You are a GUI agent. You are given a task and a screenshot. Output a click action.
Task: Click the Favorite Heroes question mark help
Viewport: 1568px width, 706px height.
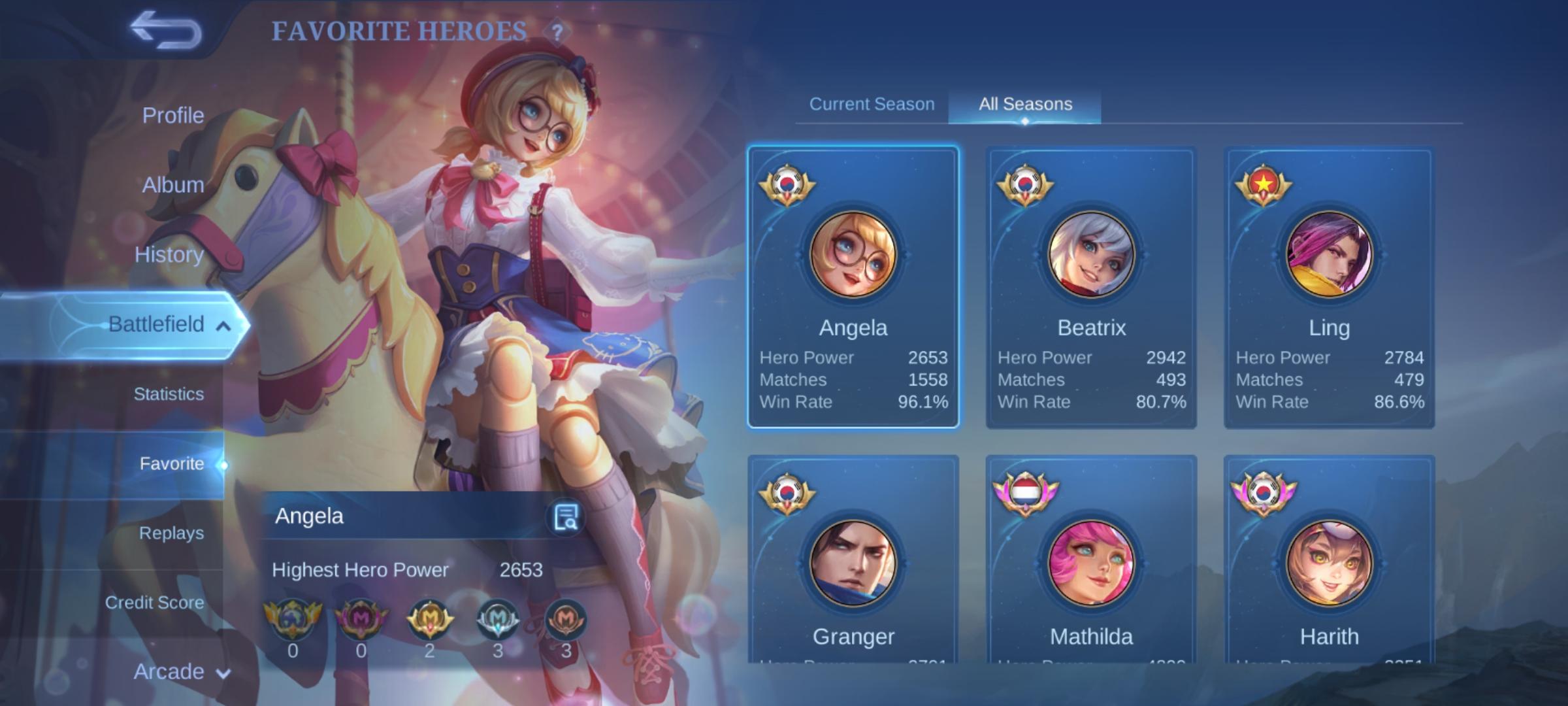557,32
